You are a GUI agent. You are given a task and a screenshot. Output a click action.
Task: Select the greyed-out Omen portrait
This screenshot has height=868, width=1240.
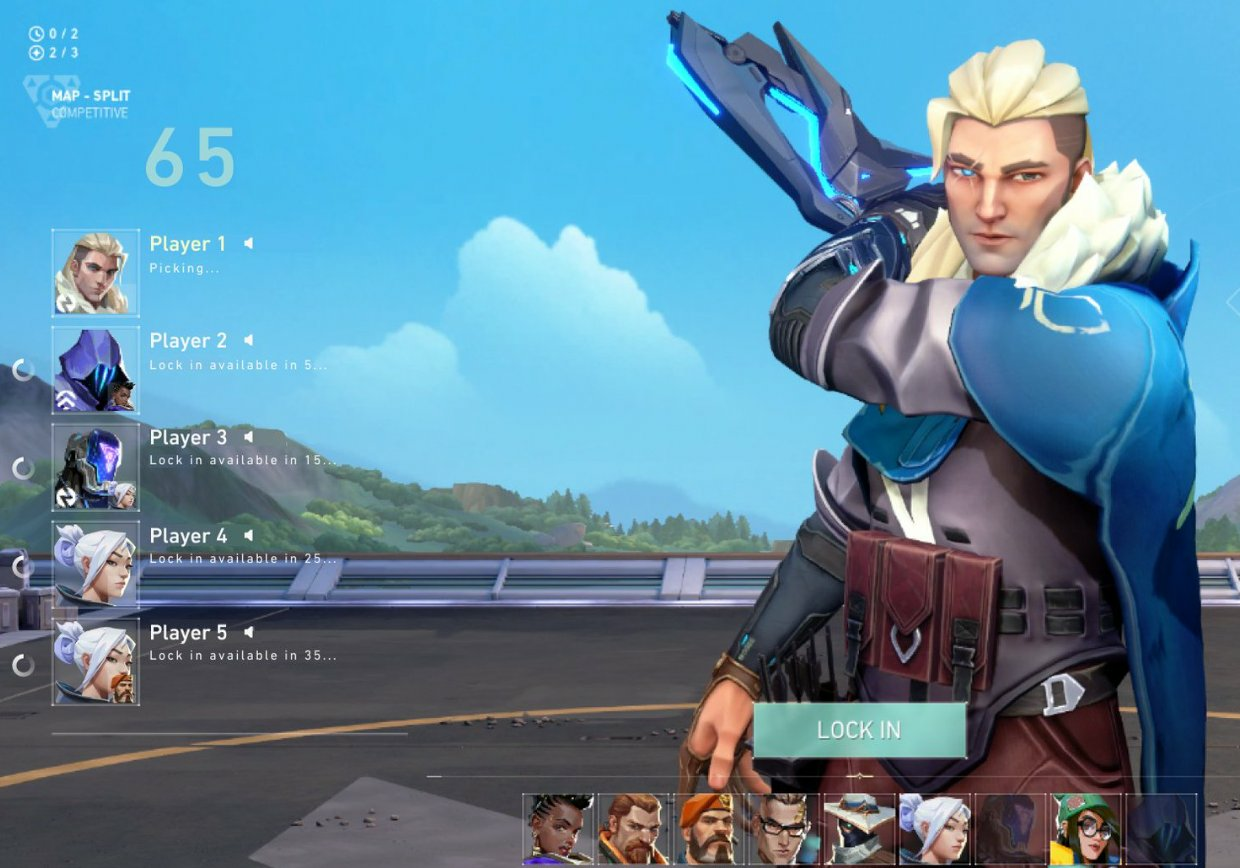(x=1010, y=829)
